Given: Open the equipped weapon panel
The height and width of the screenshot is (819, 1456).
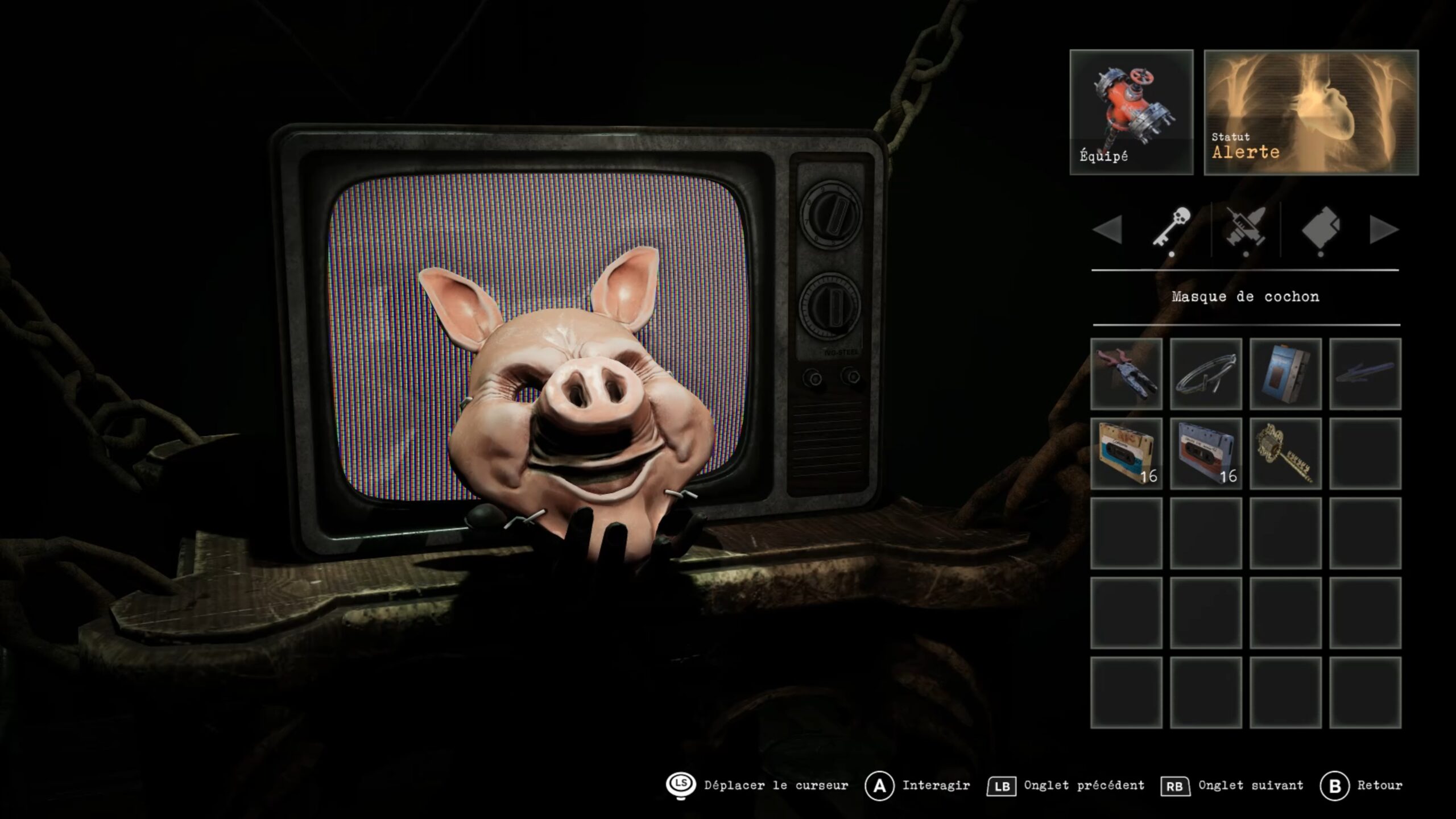Looking at the screenshot, I should click(1131, 112).
